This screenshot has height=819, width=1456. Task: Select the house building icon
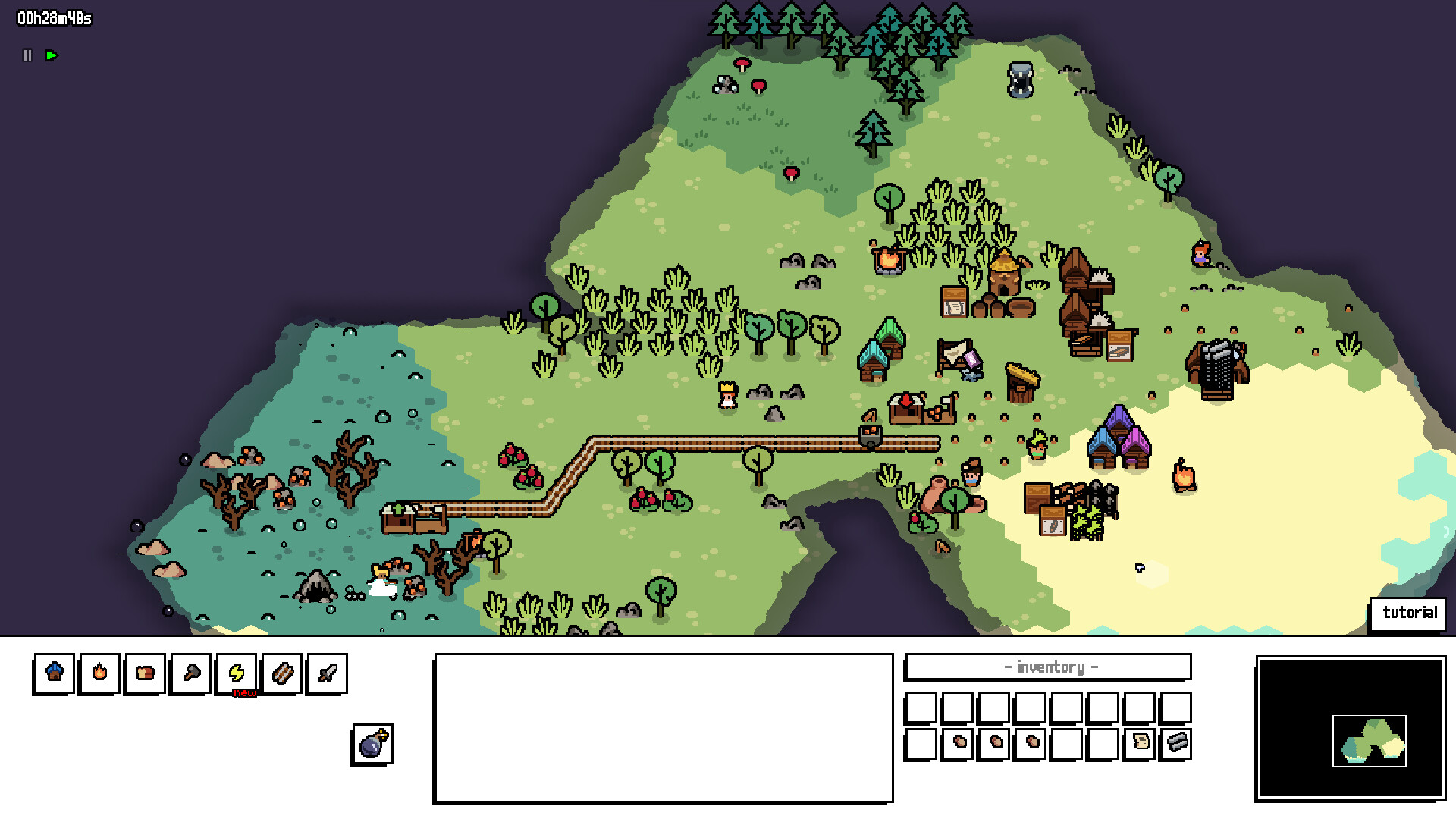click(x=54, y=673)
